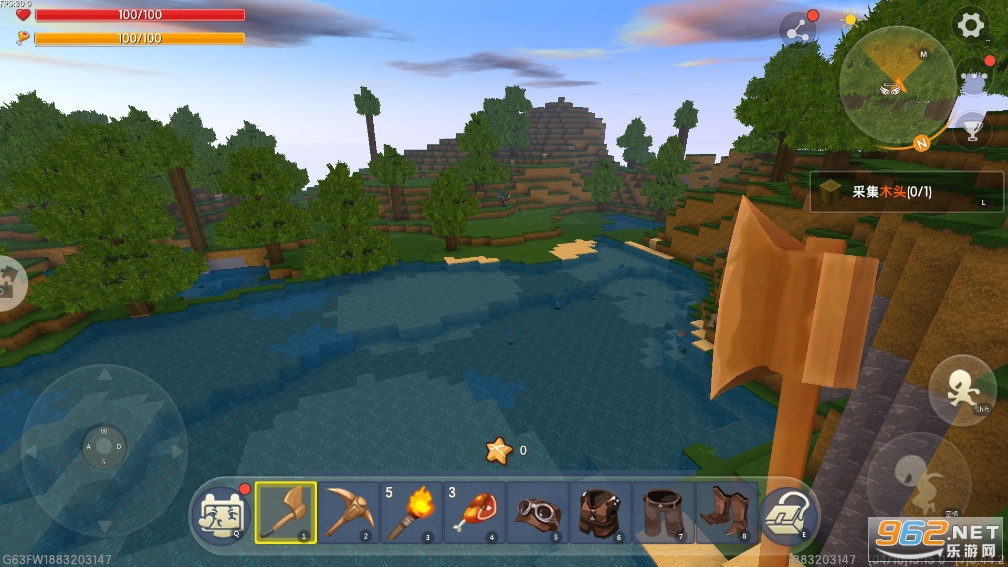Select the leather boots hotbar slot
The image size is (1008, 567).
coord(725,512)
